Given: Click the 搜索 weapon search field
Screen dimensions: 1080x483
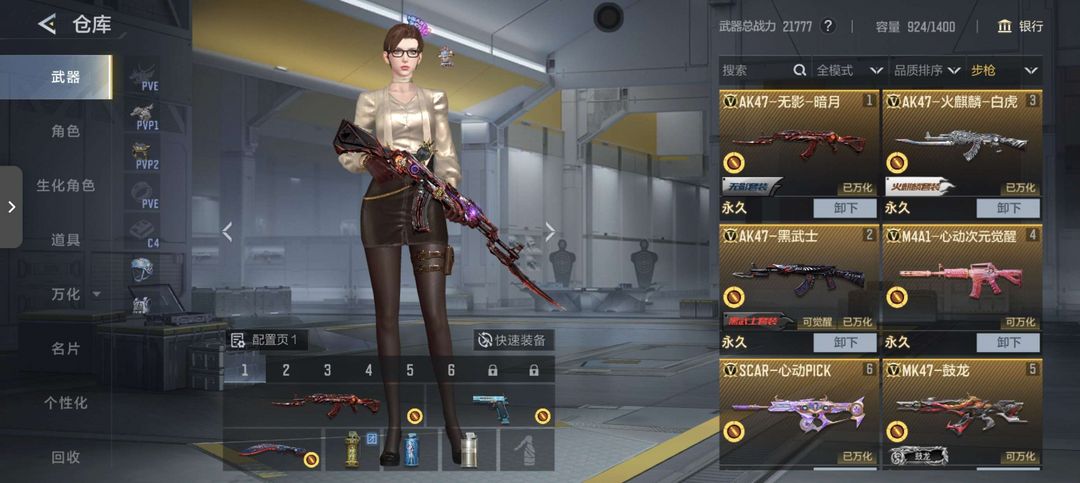Looking at the screenshot, I should coord(757,70).
